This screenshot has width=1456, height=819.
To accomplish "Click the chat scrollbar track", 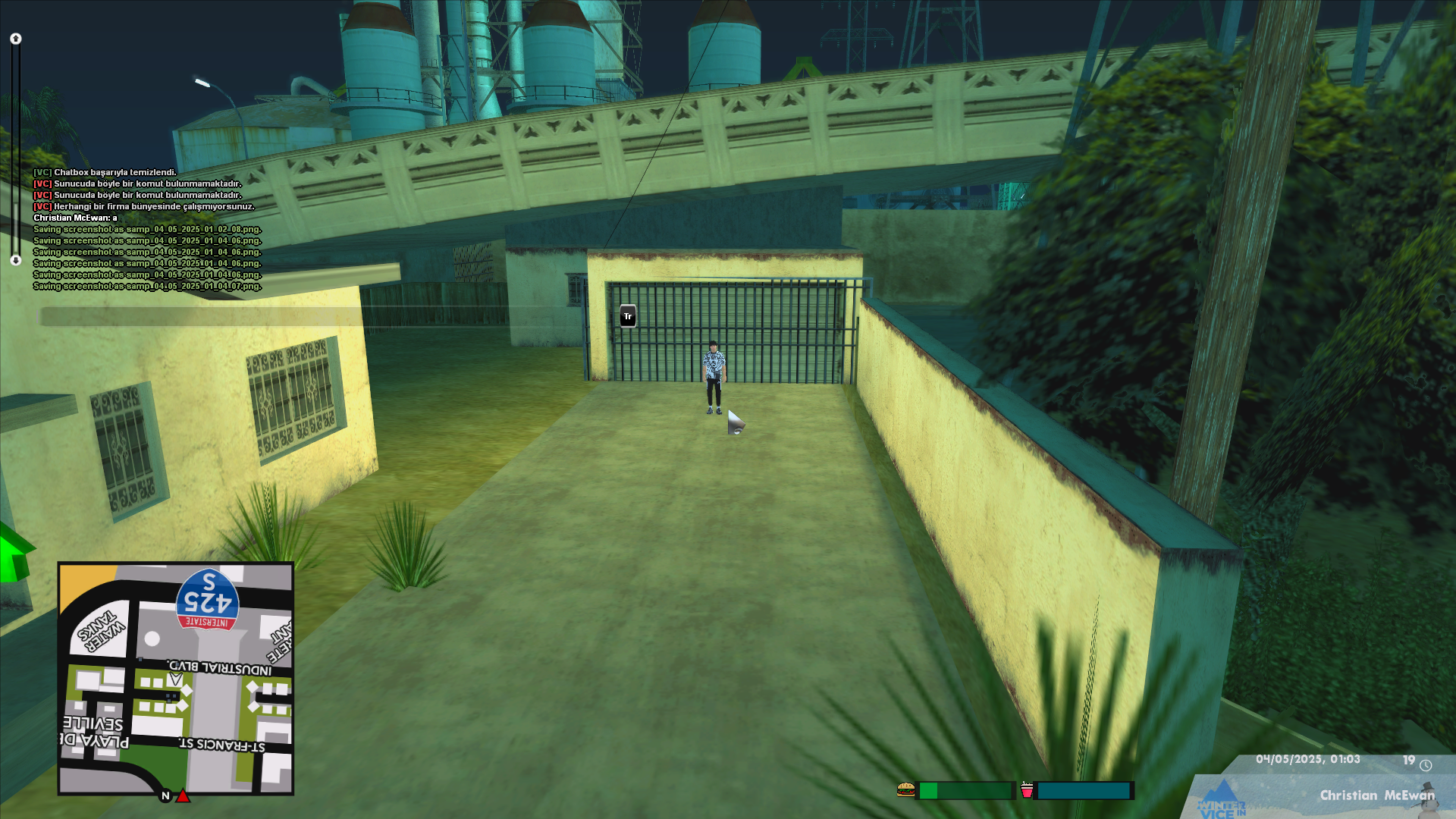I will pos(15,149).
